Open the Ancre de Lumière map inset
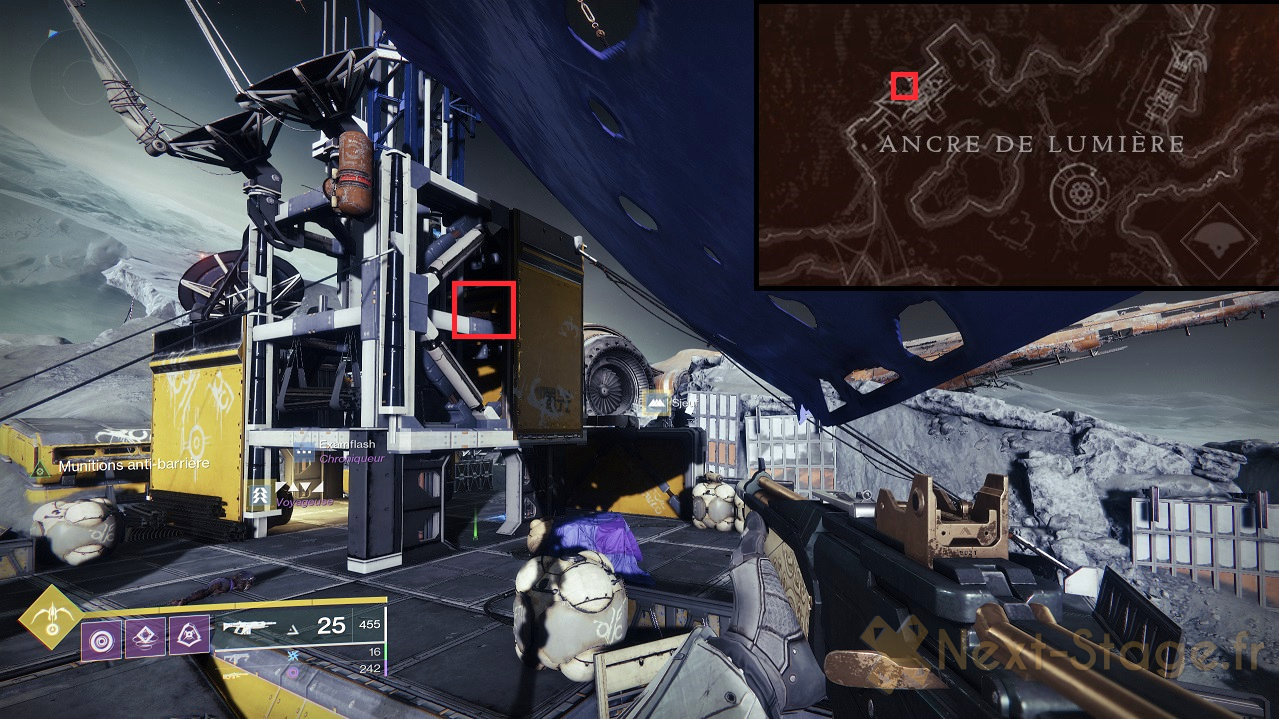This screenshot has width=1279, height=719. tap(1016, 145)
